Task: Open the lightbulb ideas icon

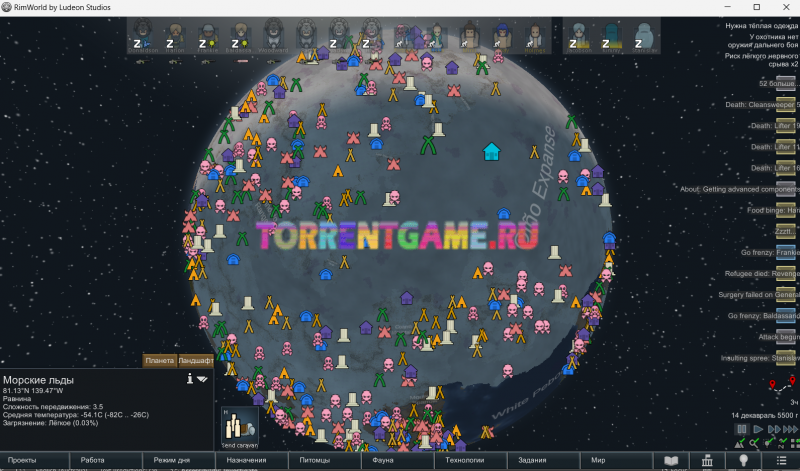Action: coord(743,460)
